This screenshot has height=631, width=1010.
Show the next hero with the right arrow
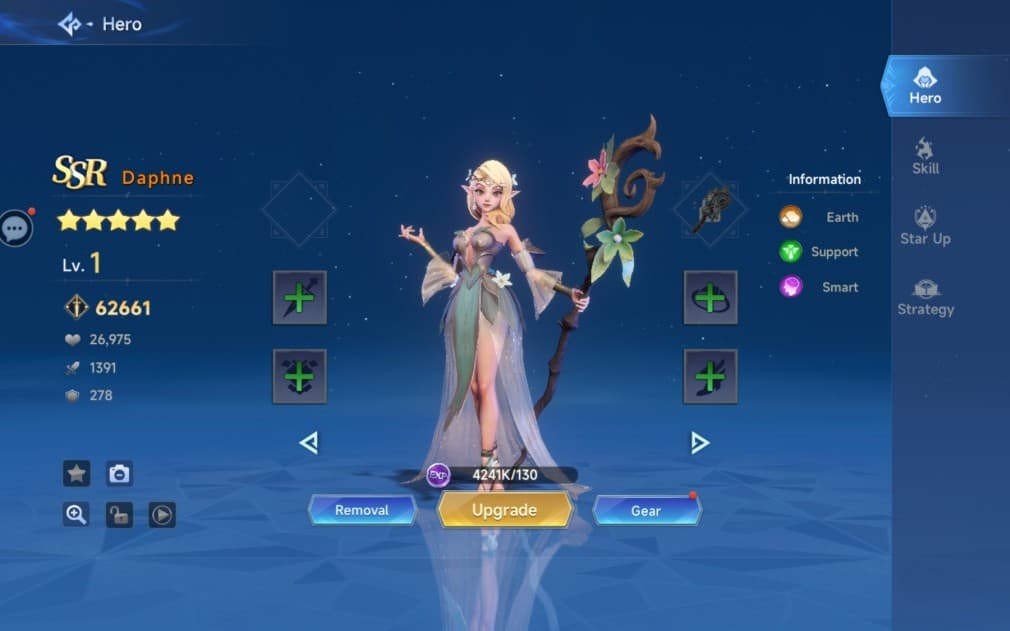700,442
